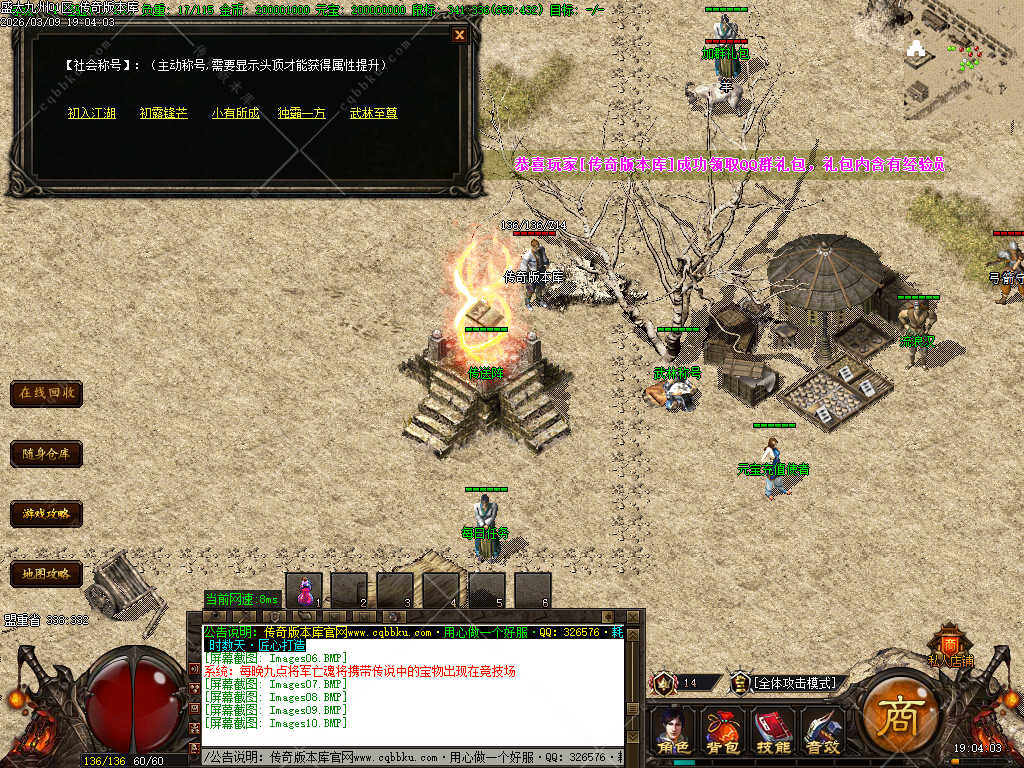
Task: Open the 地图攻略 map guide
Action: tap(46, 574)
